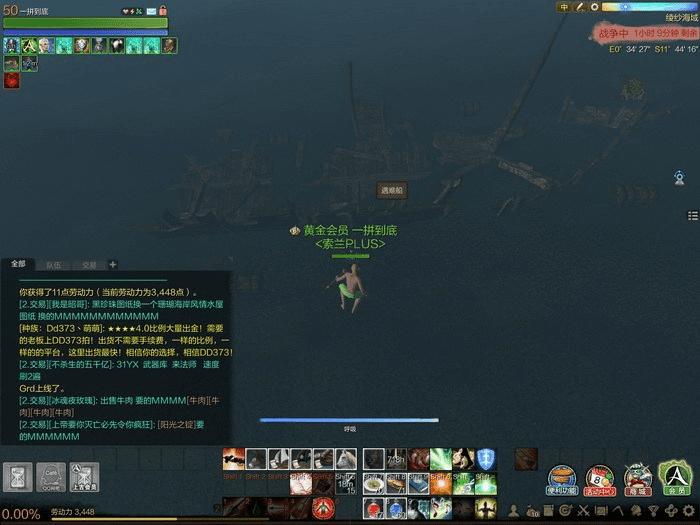Open the 便利功能 orange menu button
Image resolution: width=700 pixels, height=525 pixels.
562,478
